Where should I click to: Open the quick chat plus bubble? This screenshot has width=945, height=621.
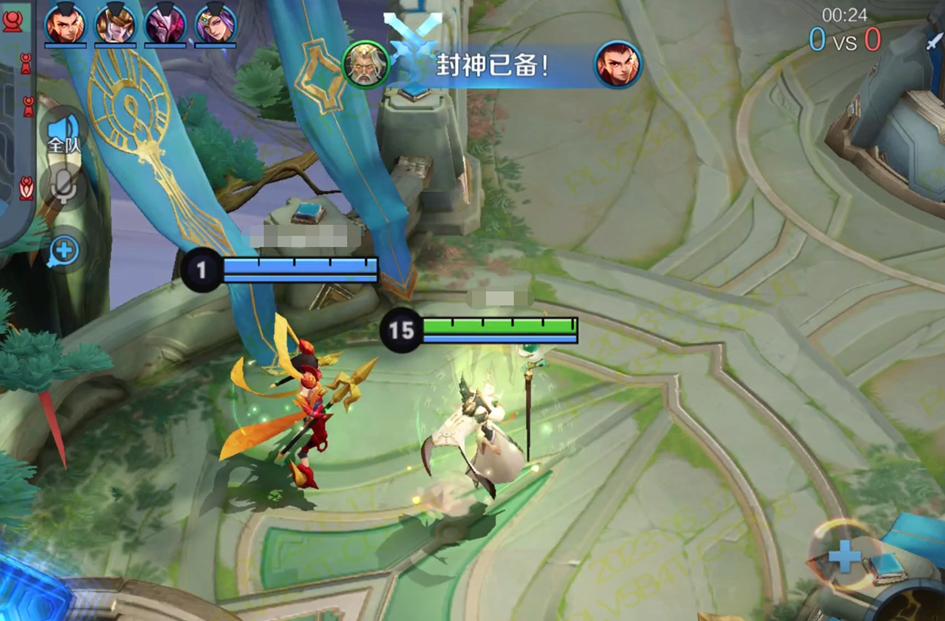64,250
